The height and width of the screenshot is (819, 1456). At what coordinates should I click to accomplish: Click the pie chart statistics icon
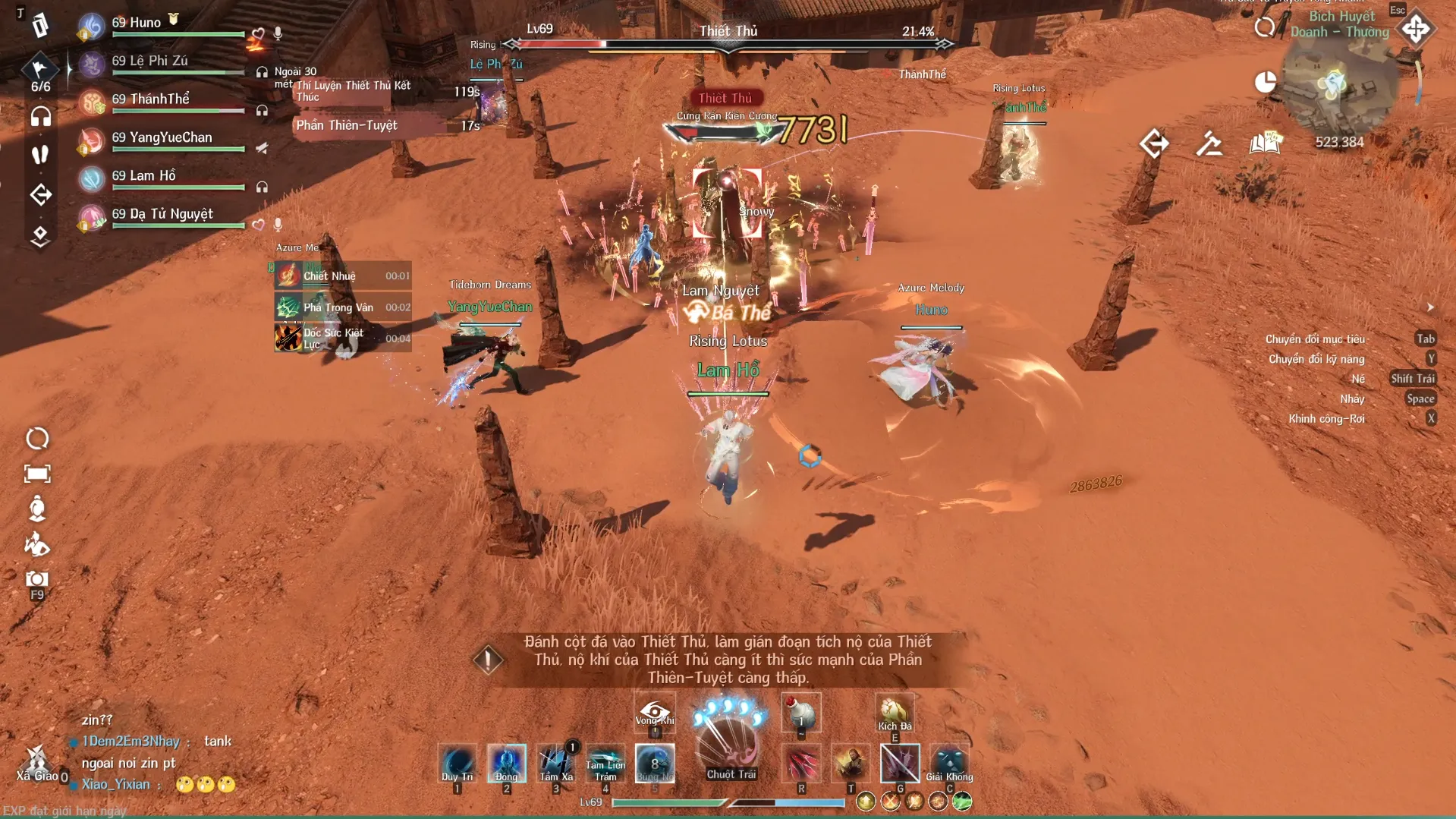point(1265,83)
